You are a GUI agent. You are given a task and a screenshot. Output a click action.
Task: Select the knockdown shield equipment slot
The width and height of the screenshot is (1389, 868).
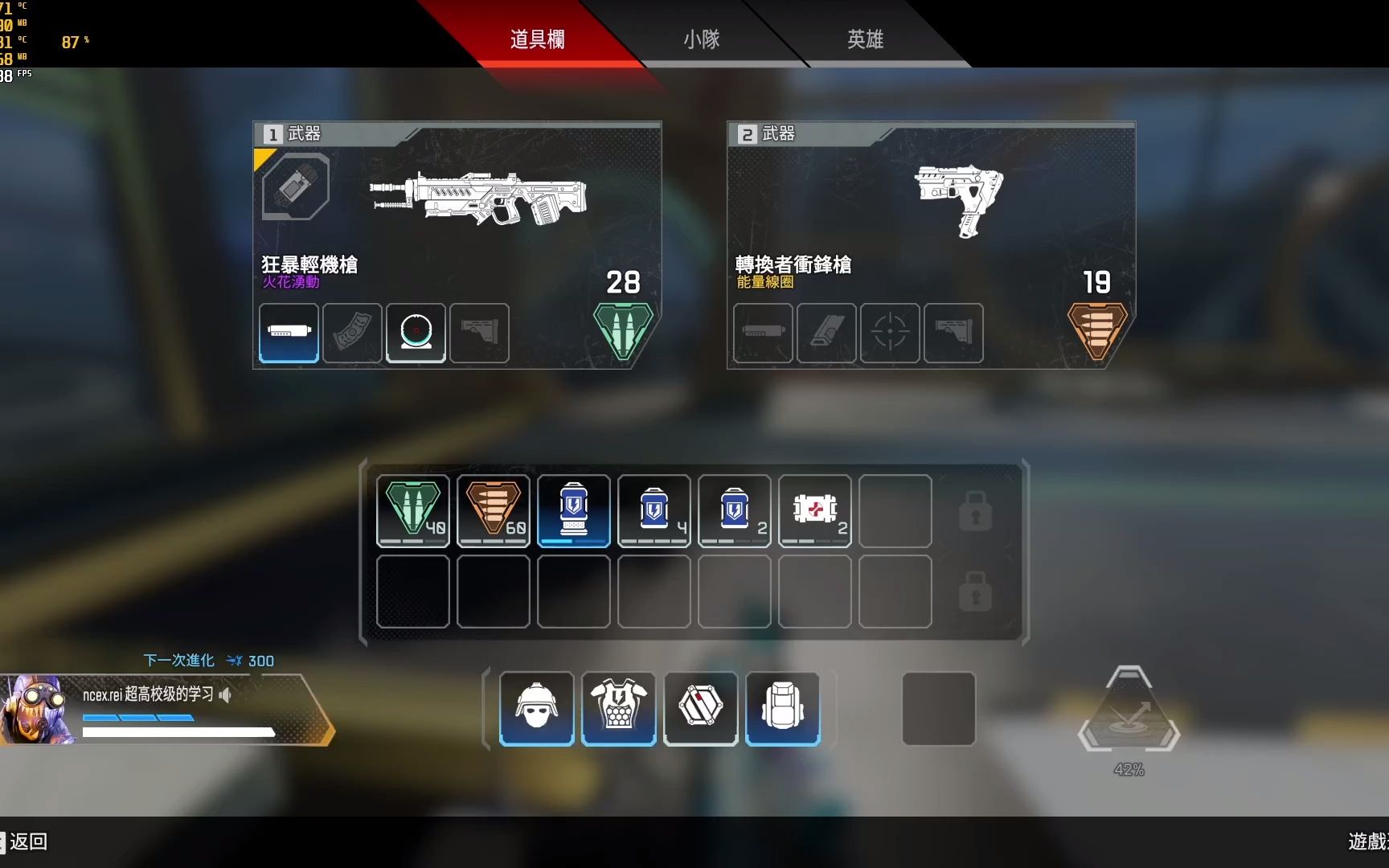coord(700,707)
